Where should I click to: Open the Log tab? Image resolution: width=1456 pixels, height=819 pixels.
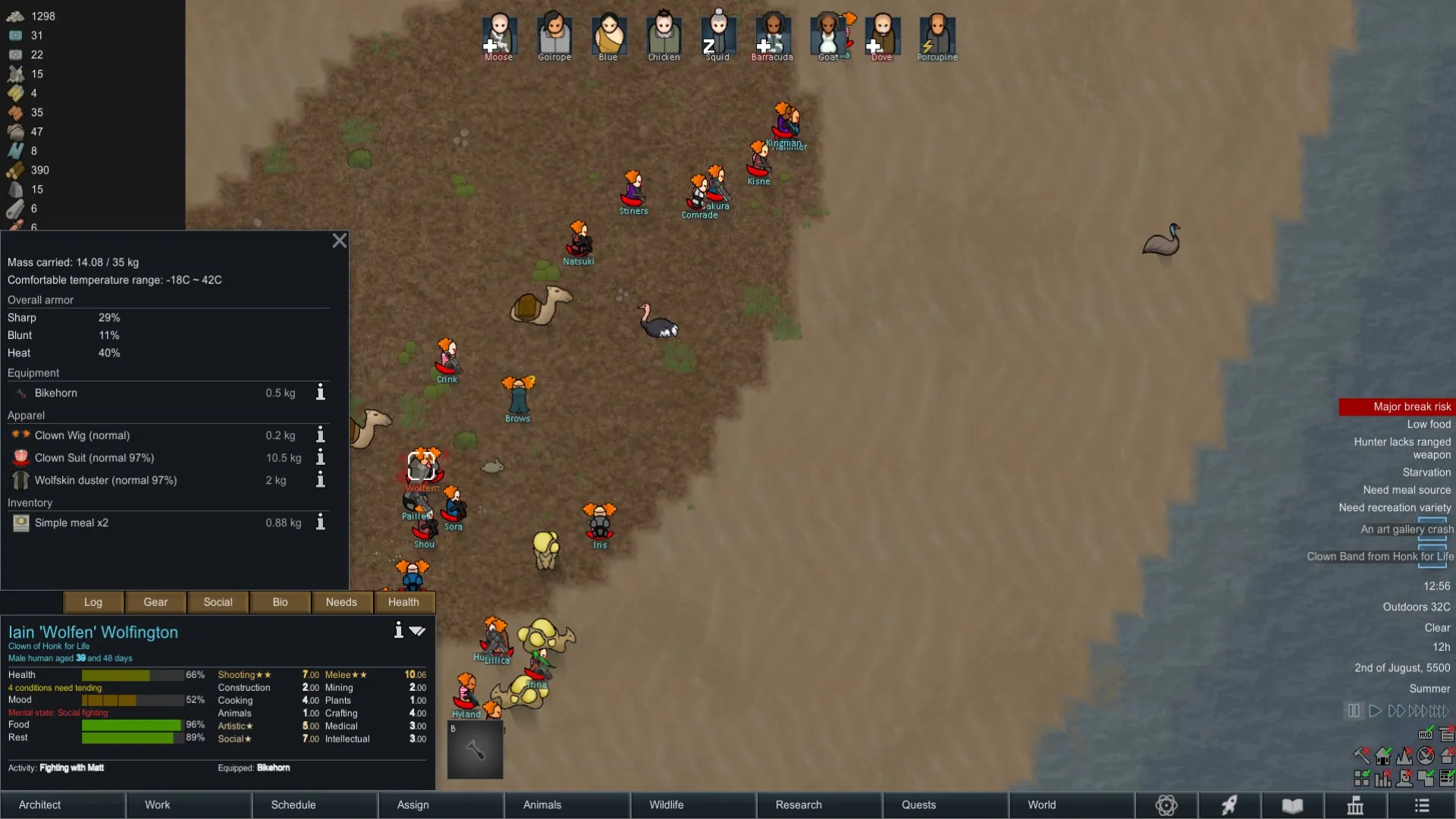pyautogui.click(x=93, y=602)
